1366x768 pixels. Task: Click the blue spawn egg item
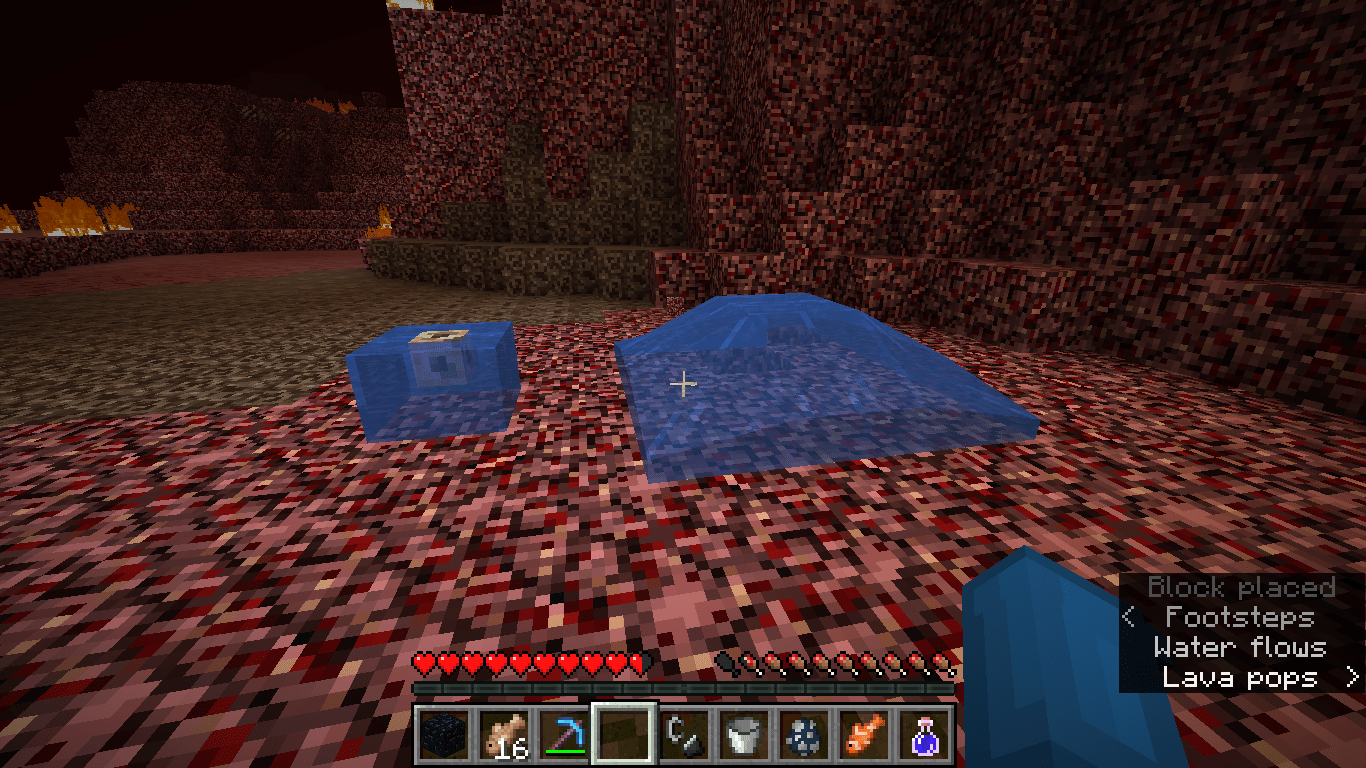pos(806,735)
